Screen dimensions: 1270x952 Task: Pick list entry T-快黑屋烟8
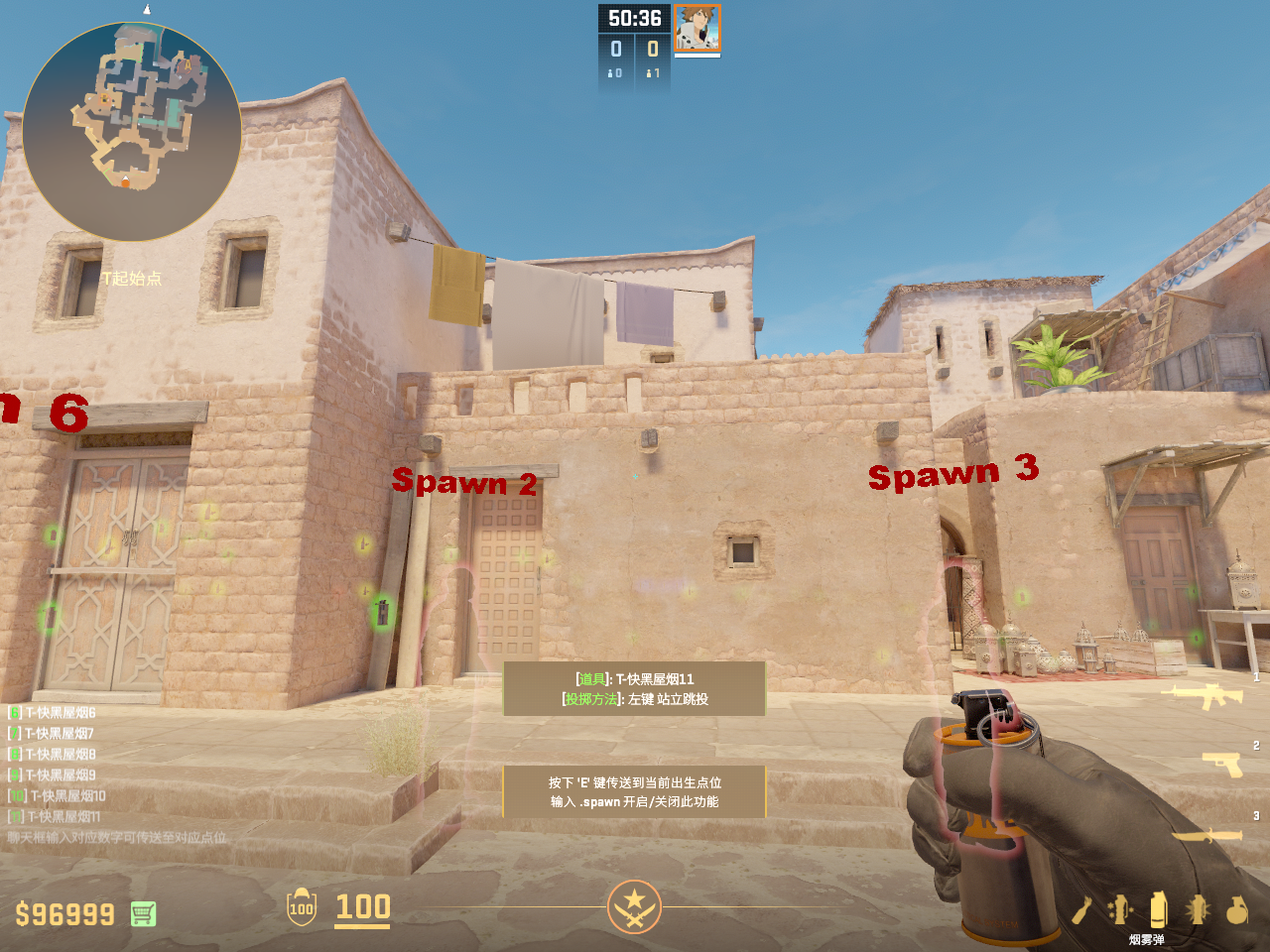point(60,754)
